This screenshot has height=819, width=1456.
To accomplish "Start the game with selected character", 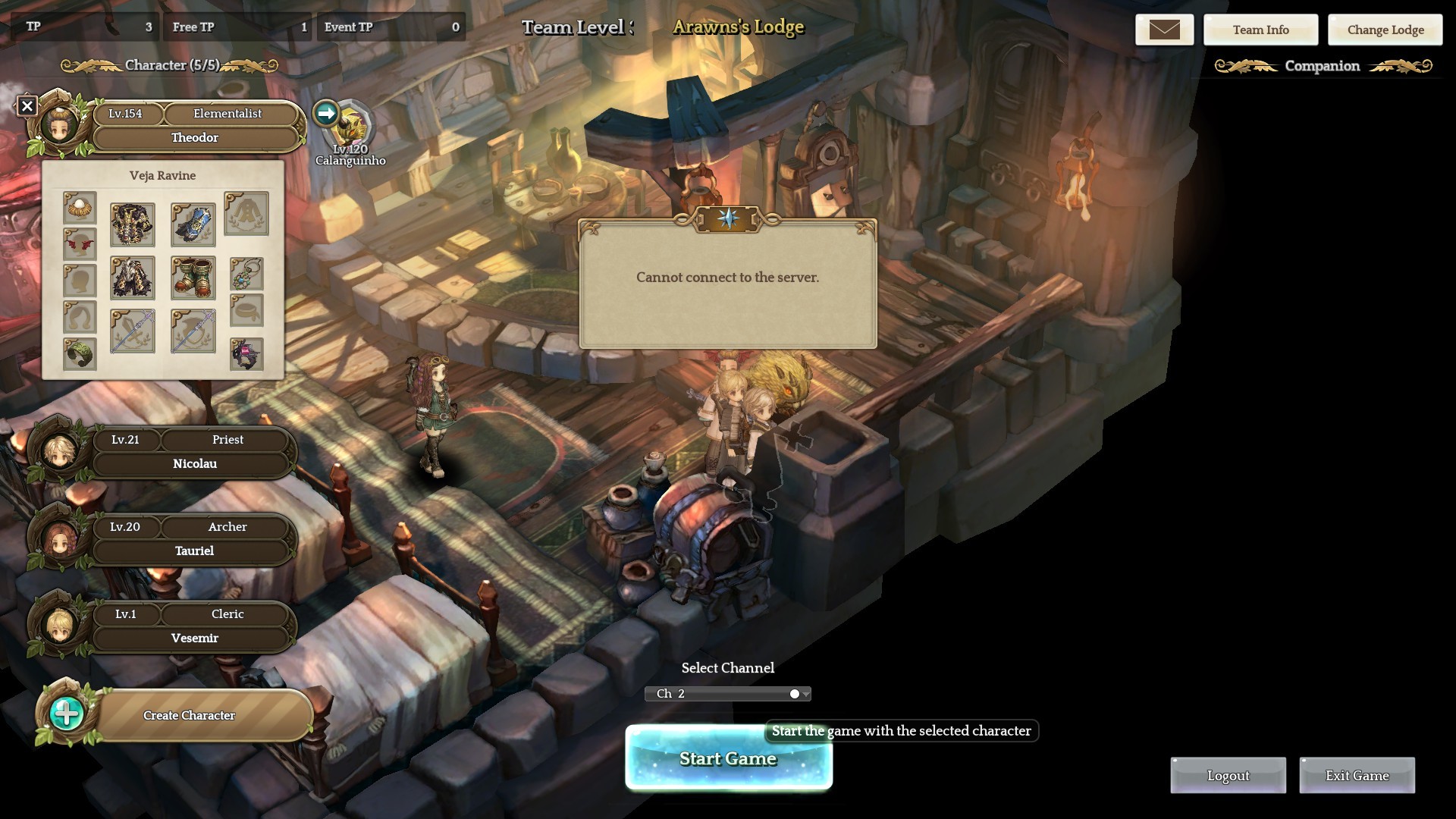I will [x=728, y=758].
